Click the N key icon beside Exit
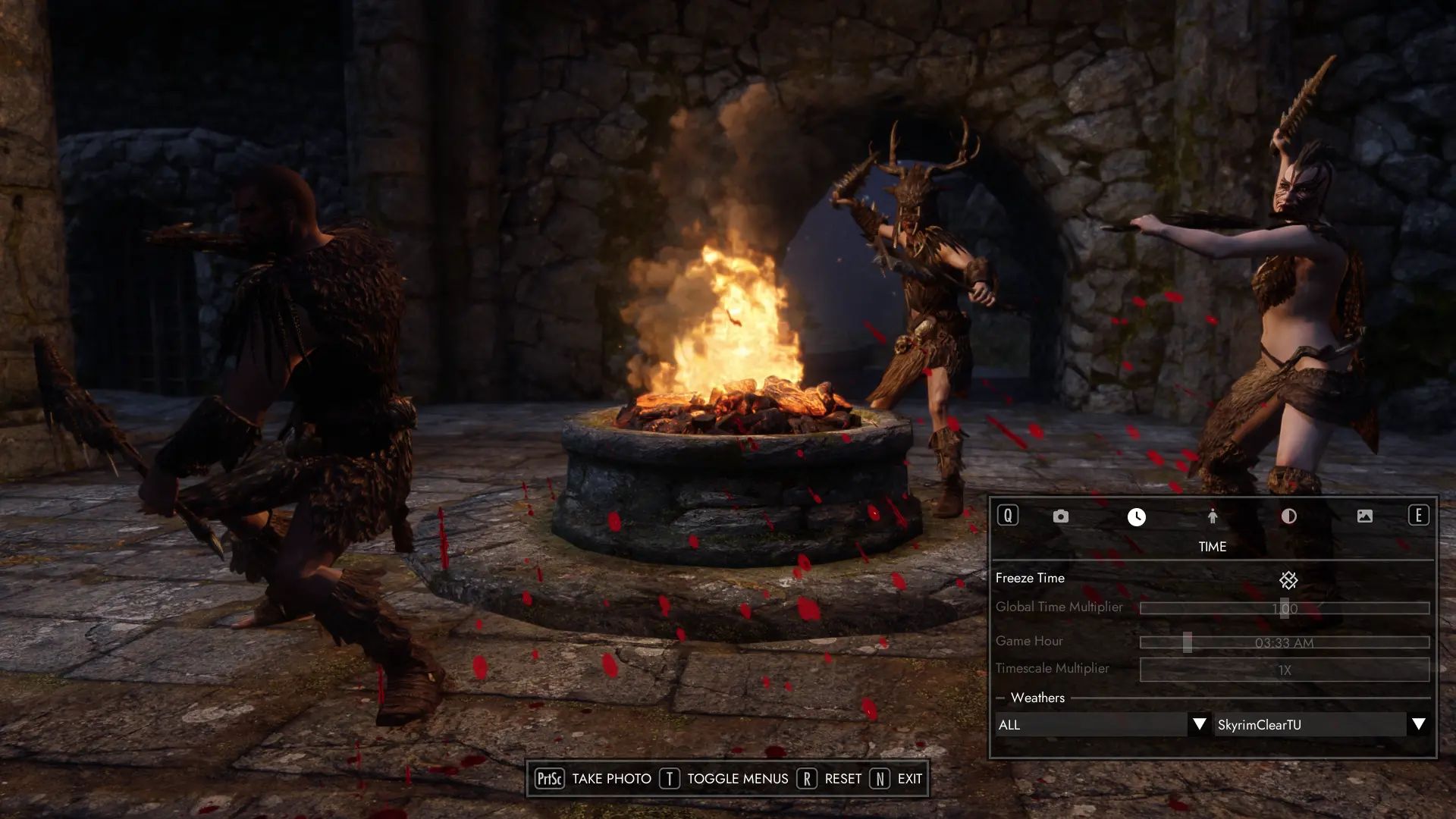 point(880,779)
